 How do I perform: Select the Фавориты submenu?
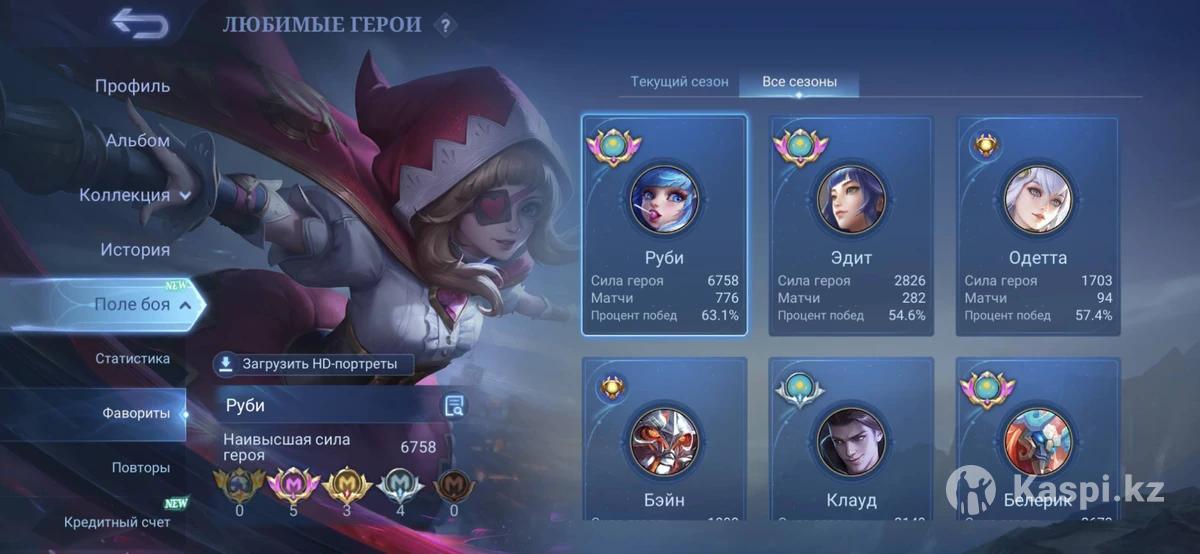pyautogui.click(x=135, y=413)
